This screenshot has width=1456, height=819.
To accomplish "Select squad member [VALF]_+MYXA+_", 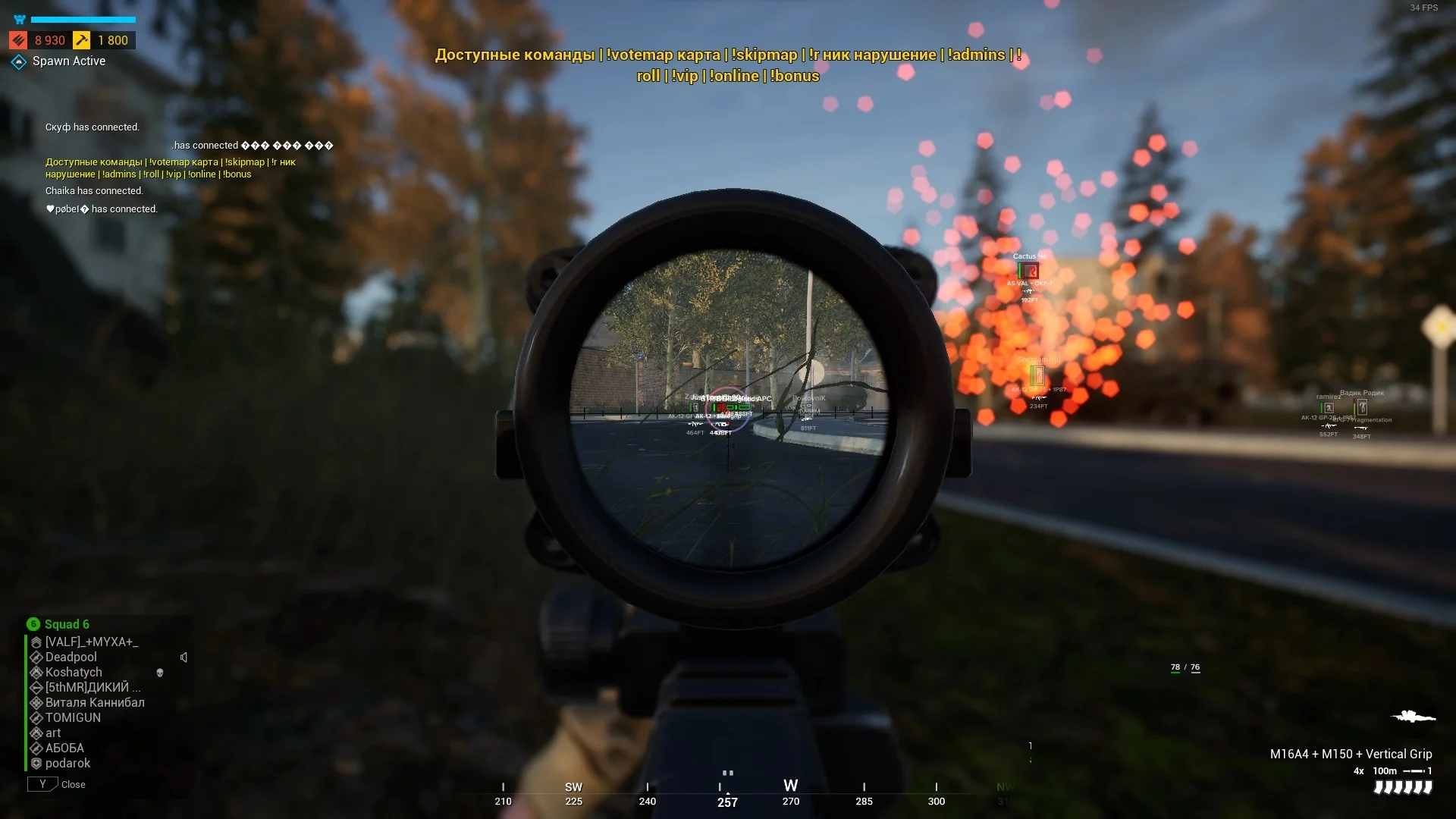I will click(x=91, y=642).
